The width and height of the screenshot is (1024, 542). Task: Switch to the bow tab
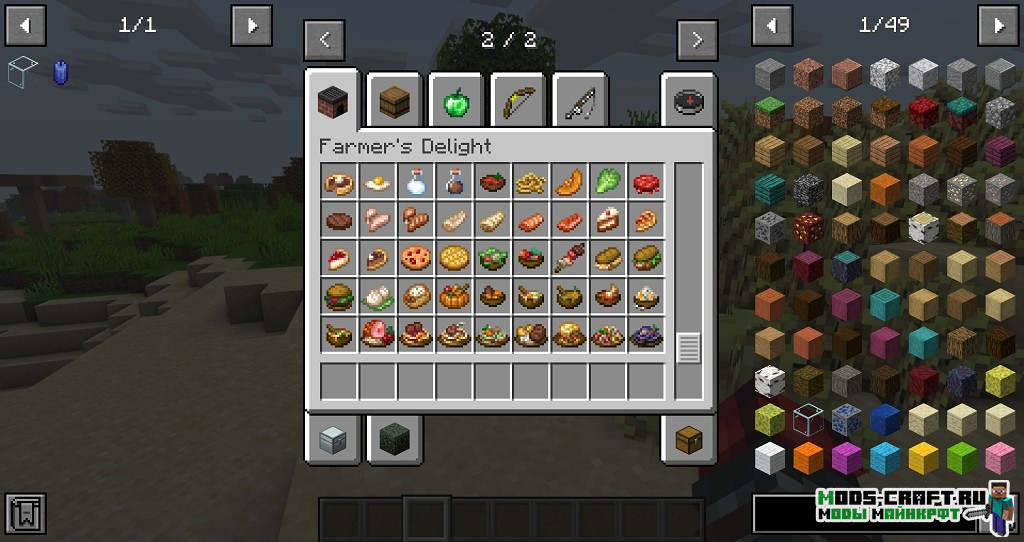518,100
